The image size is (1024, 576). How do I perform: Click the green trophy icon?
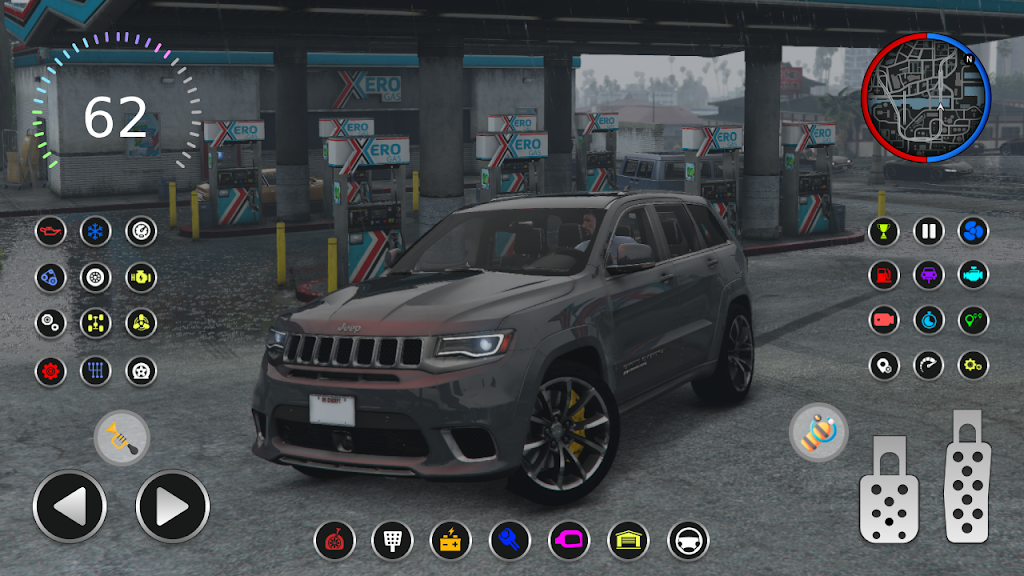pos(883,232)
